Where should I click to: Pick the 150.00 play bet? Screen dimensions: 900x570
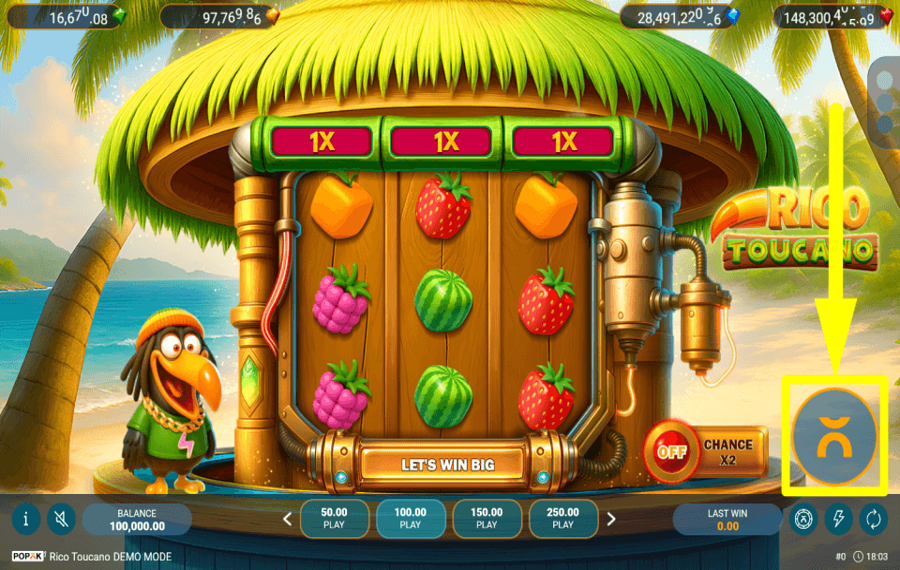point(486,518)
